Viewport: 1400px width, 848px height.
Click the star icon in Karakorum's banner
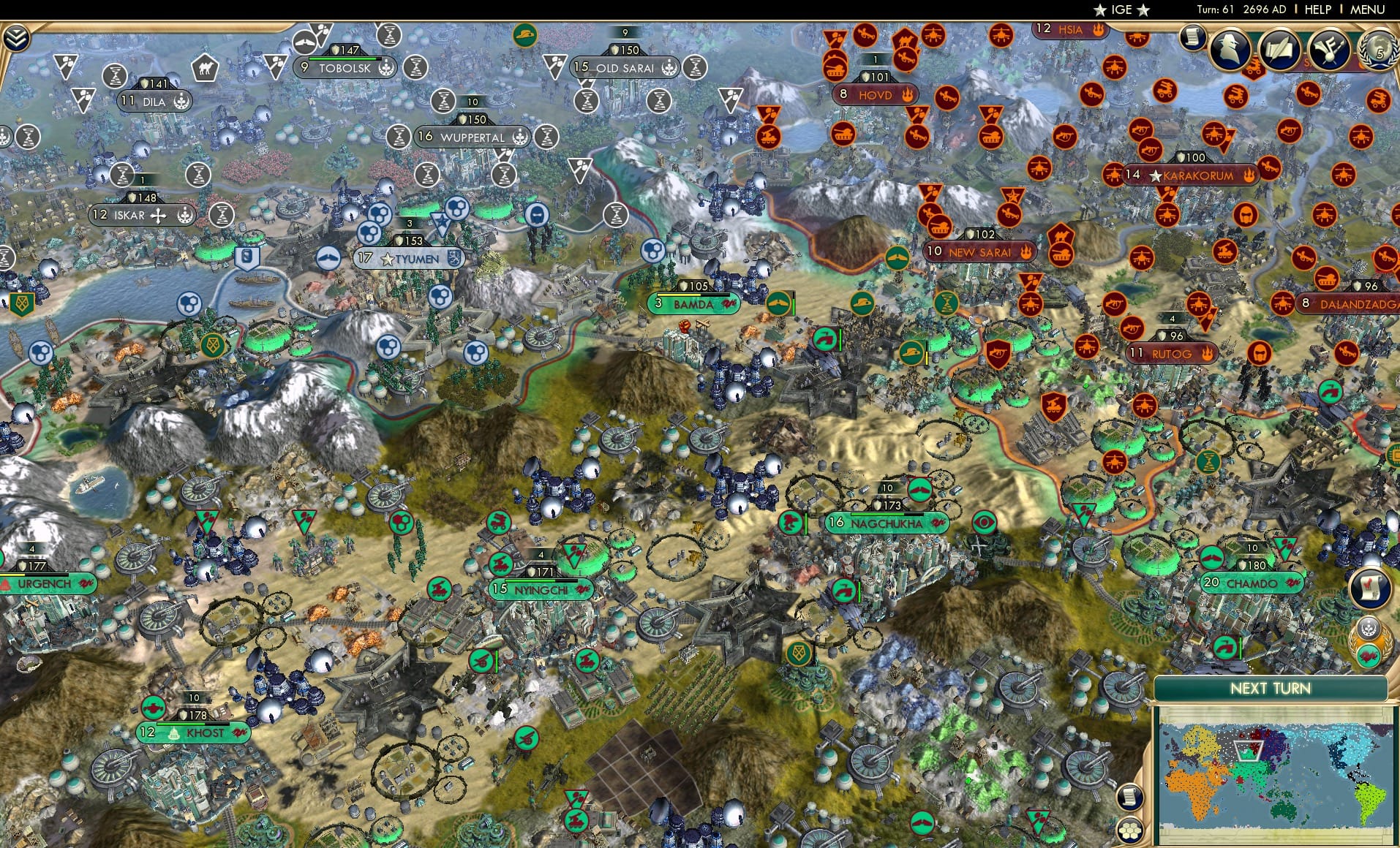coord(1156,175)
